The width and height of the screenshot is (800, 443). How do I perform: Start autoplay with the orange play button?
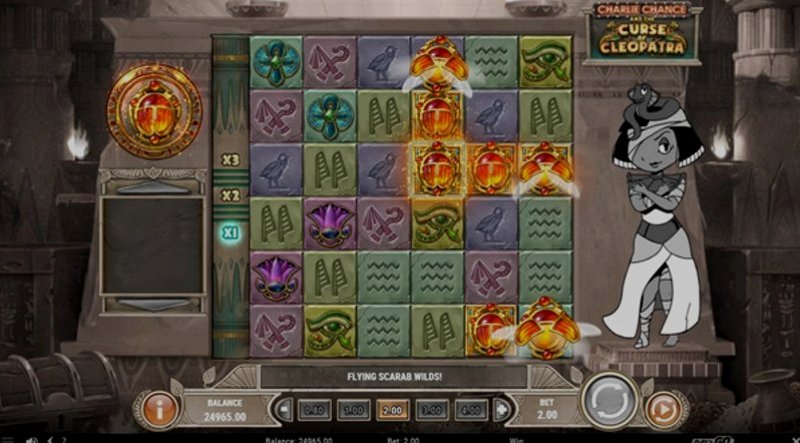[661, 408]
